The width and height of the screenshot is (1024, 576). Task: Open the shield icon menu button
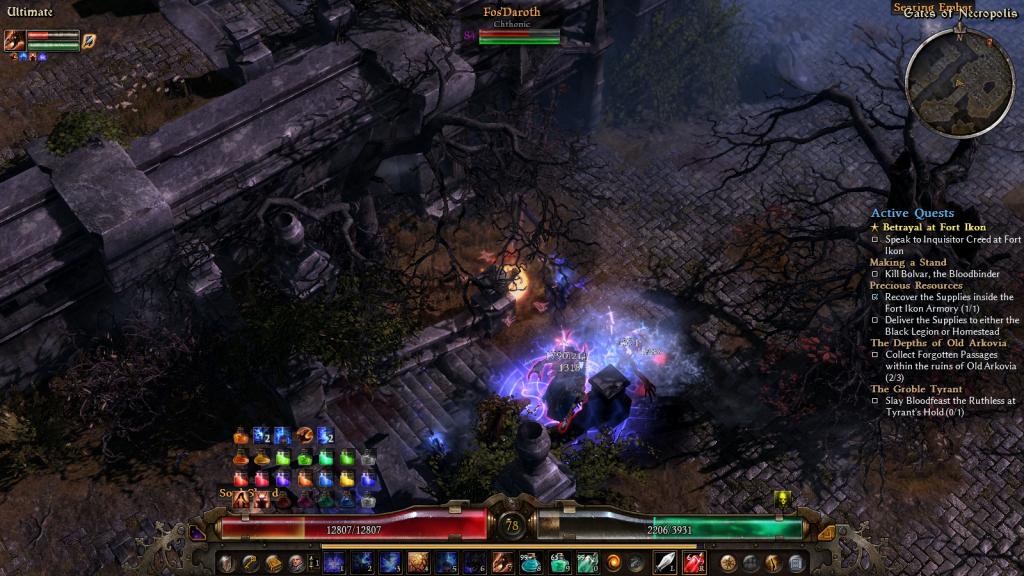click(227, 562)
